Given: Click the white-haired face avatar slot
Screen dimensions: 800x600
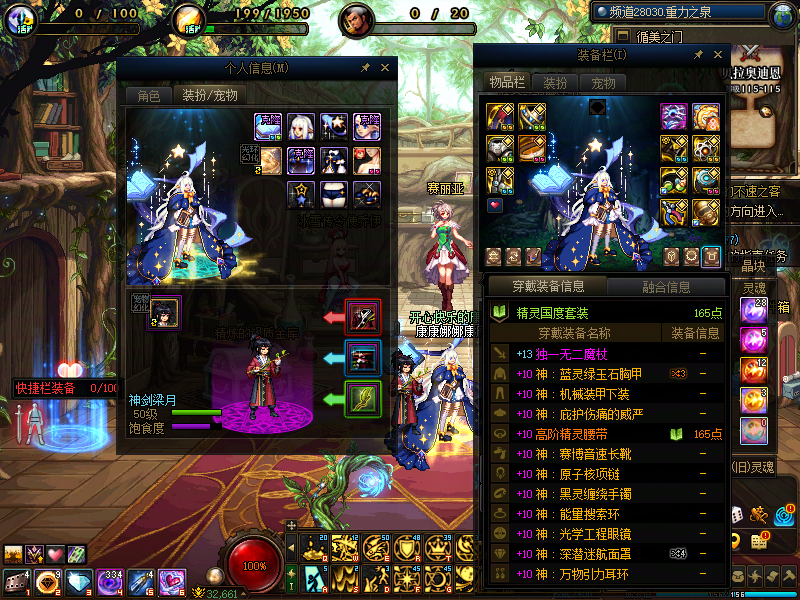Looking at the screenshot, I should 301,126.
